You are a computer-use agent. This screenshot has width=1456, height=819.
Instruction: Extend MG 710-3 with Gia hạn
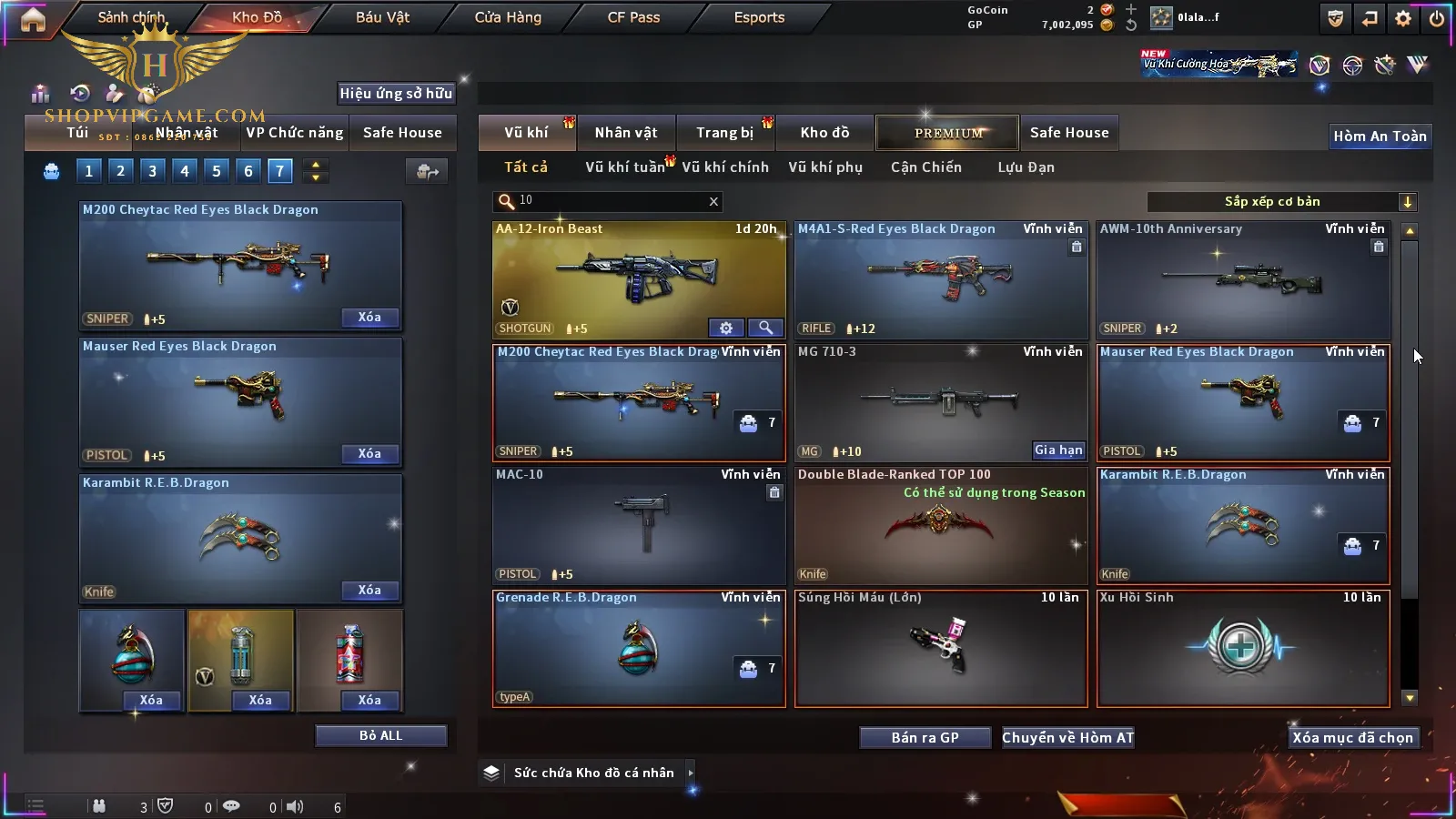click(1058, 450)
